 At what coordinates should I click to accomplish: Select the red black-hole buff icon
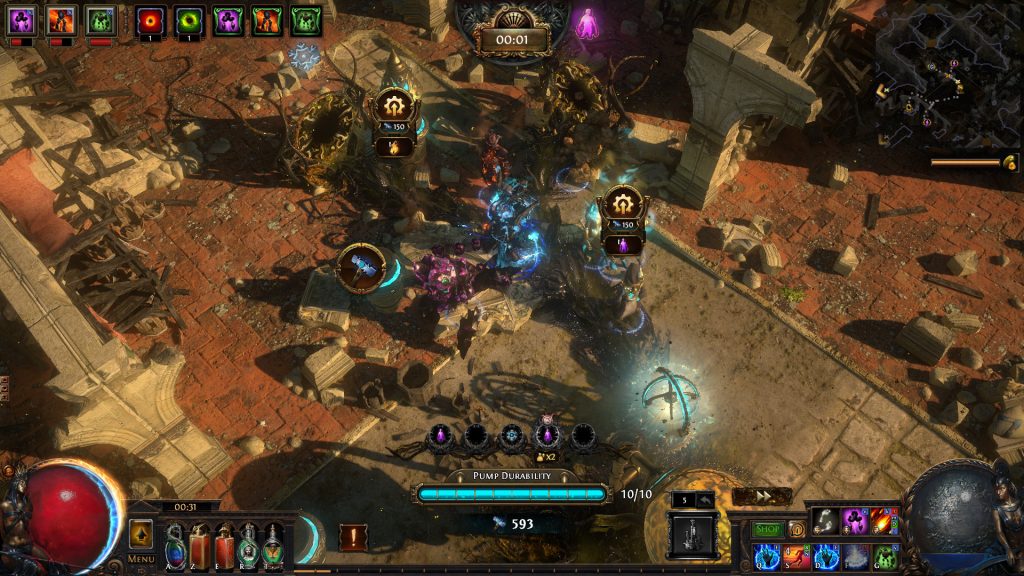151,21
